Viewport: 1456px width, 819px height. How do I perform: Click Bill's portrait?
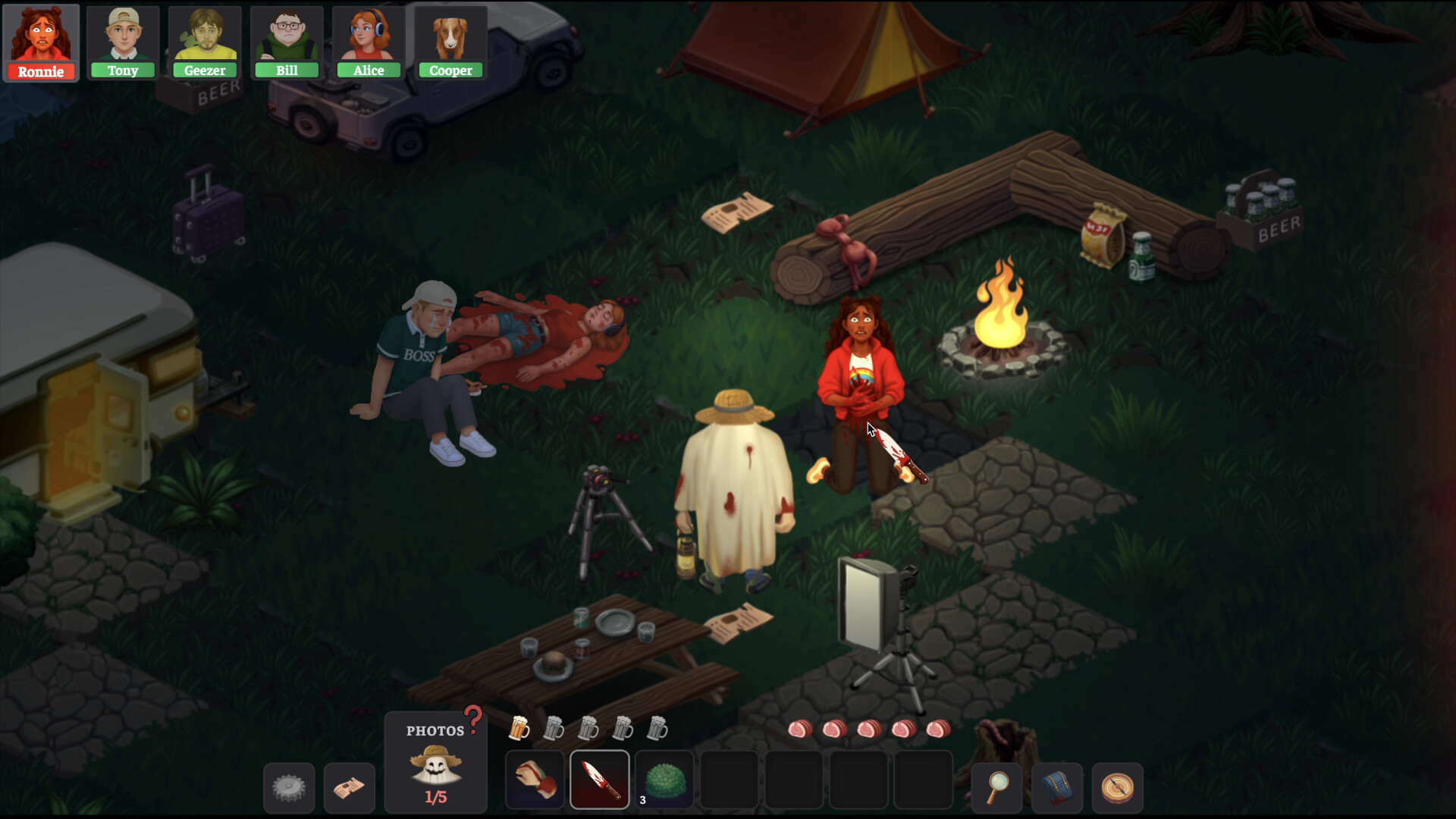[x=287, y=38]
